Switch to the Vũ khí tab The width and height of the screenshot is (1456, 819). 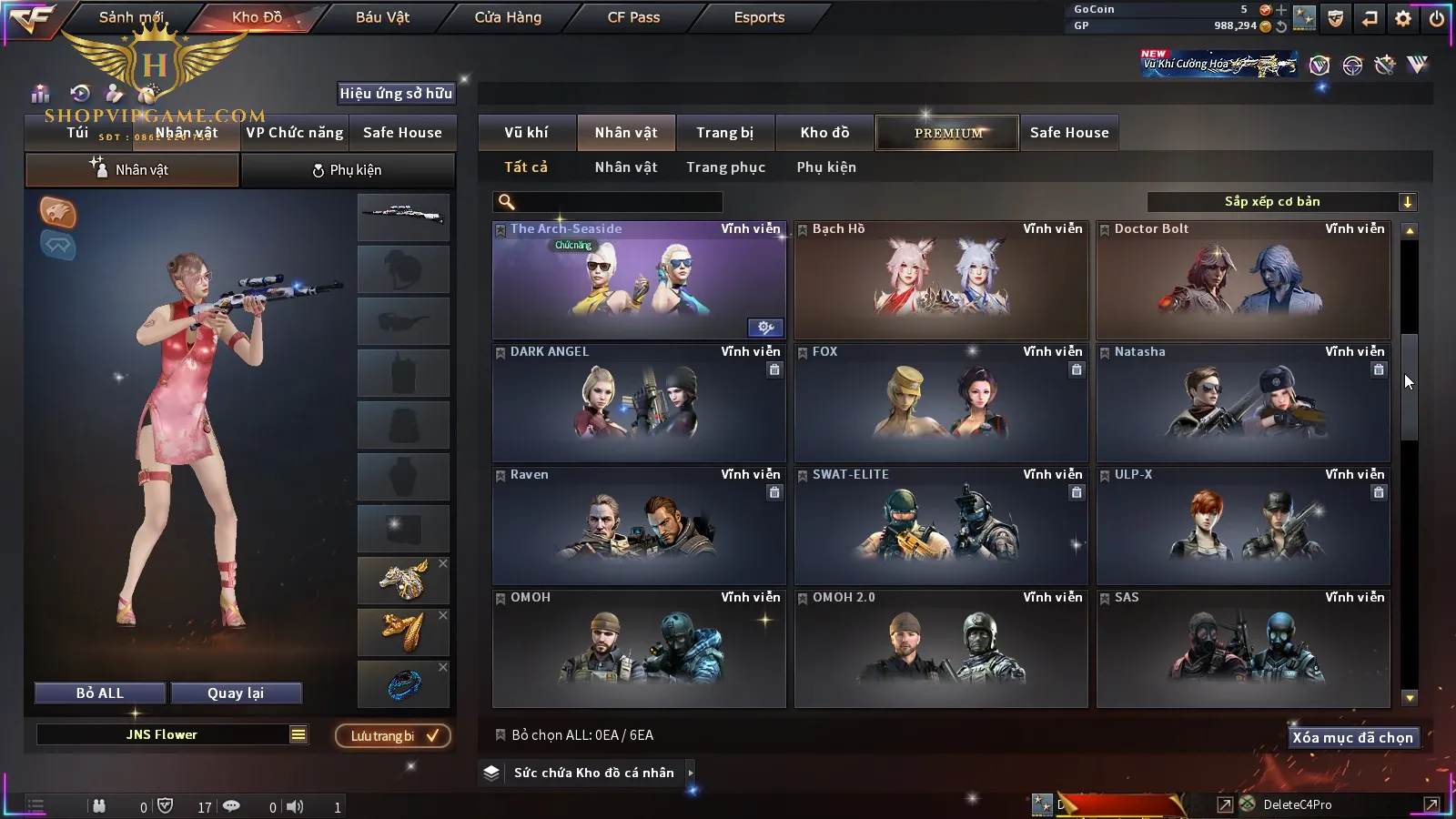(x=526, y=133)
